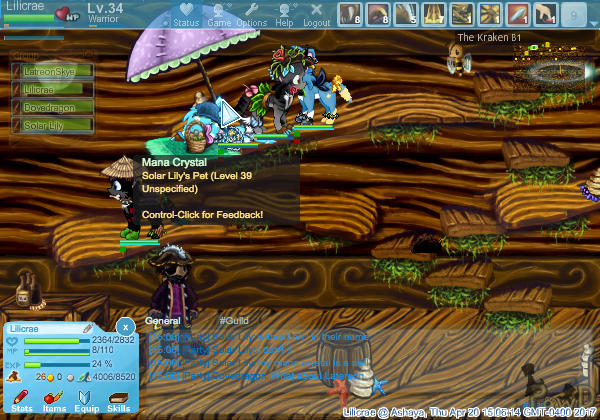The height and width of the screenshot is (420, 600).
Task: Open the Equip panel
Action: 87,401
